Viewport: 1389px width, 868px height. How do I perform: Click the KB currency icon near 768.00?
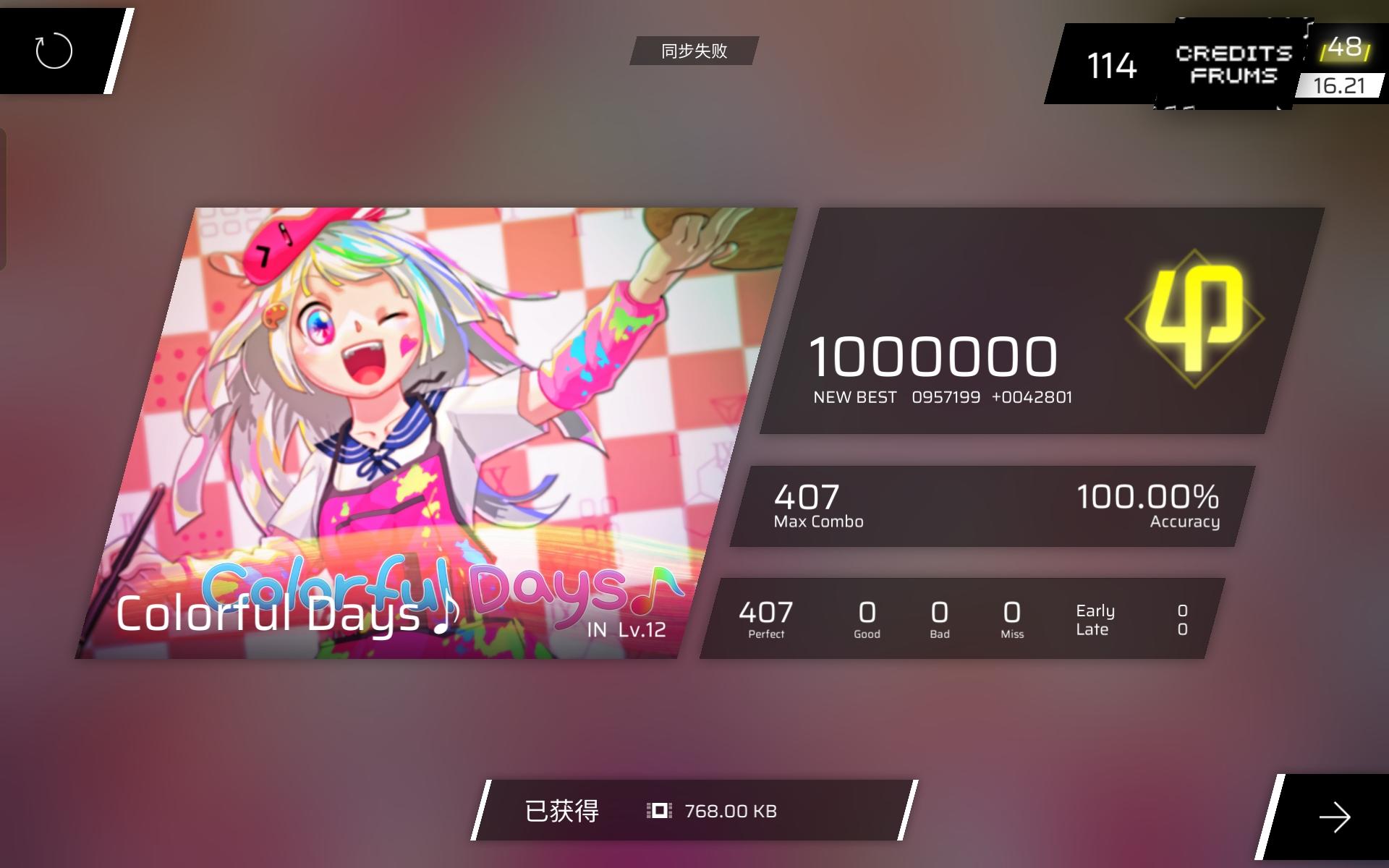click(660, 811)
